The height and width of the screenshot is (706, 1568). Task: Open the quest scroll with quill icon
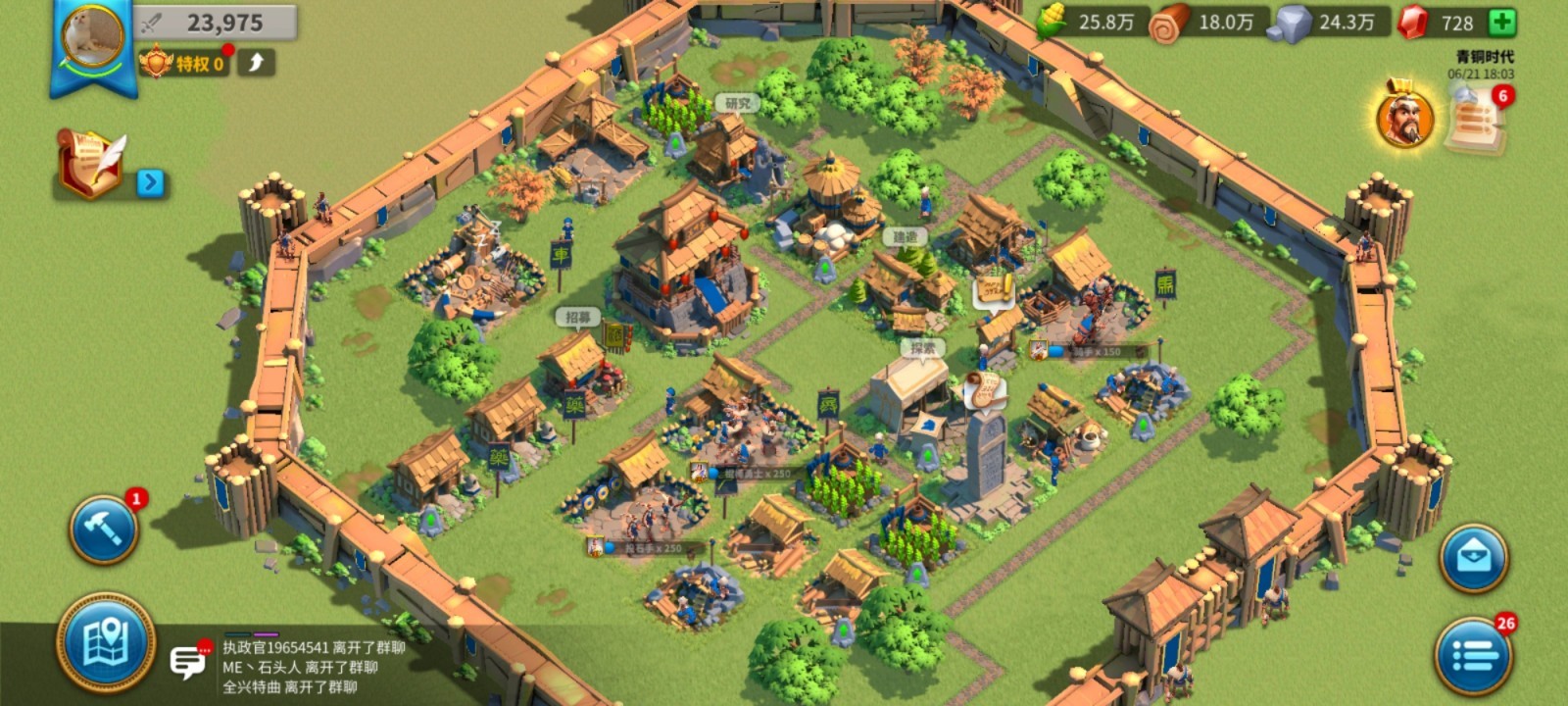click(90, 163)
